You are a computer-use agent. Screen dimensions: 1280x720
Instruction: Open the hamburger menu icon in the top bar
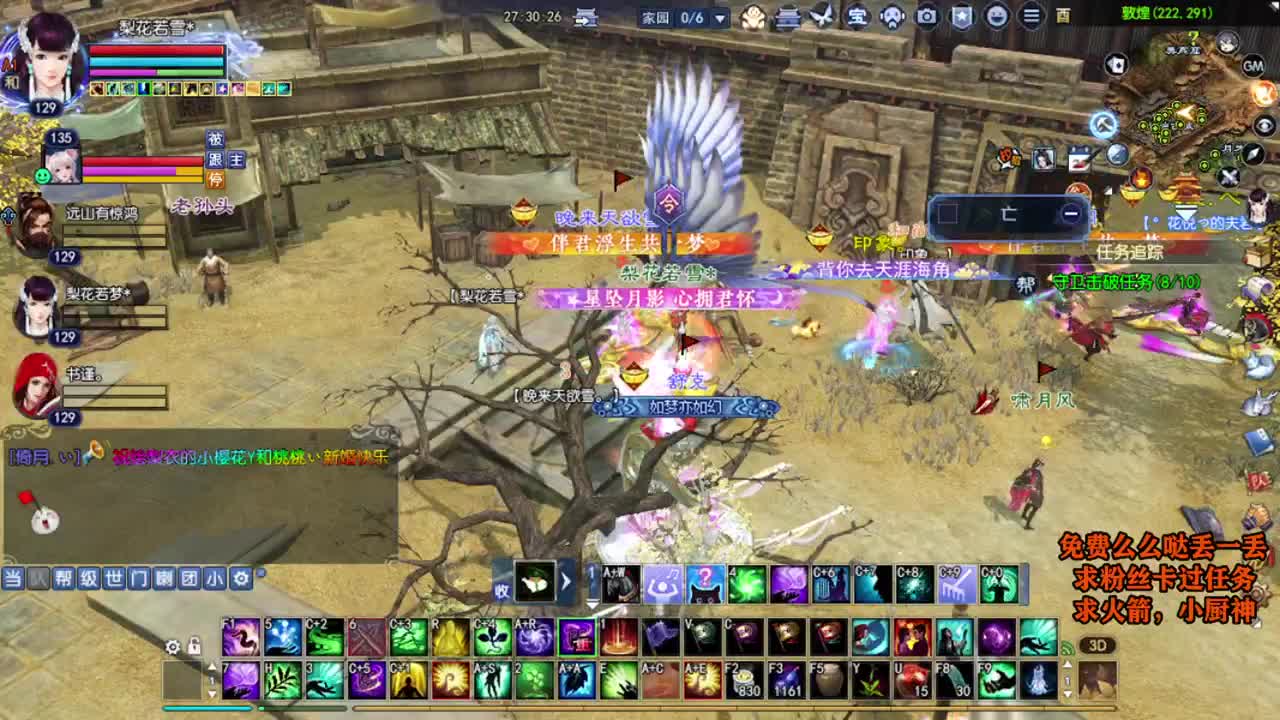(1029, 16)
